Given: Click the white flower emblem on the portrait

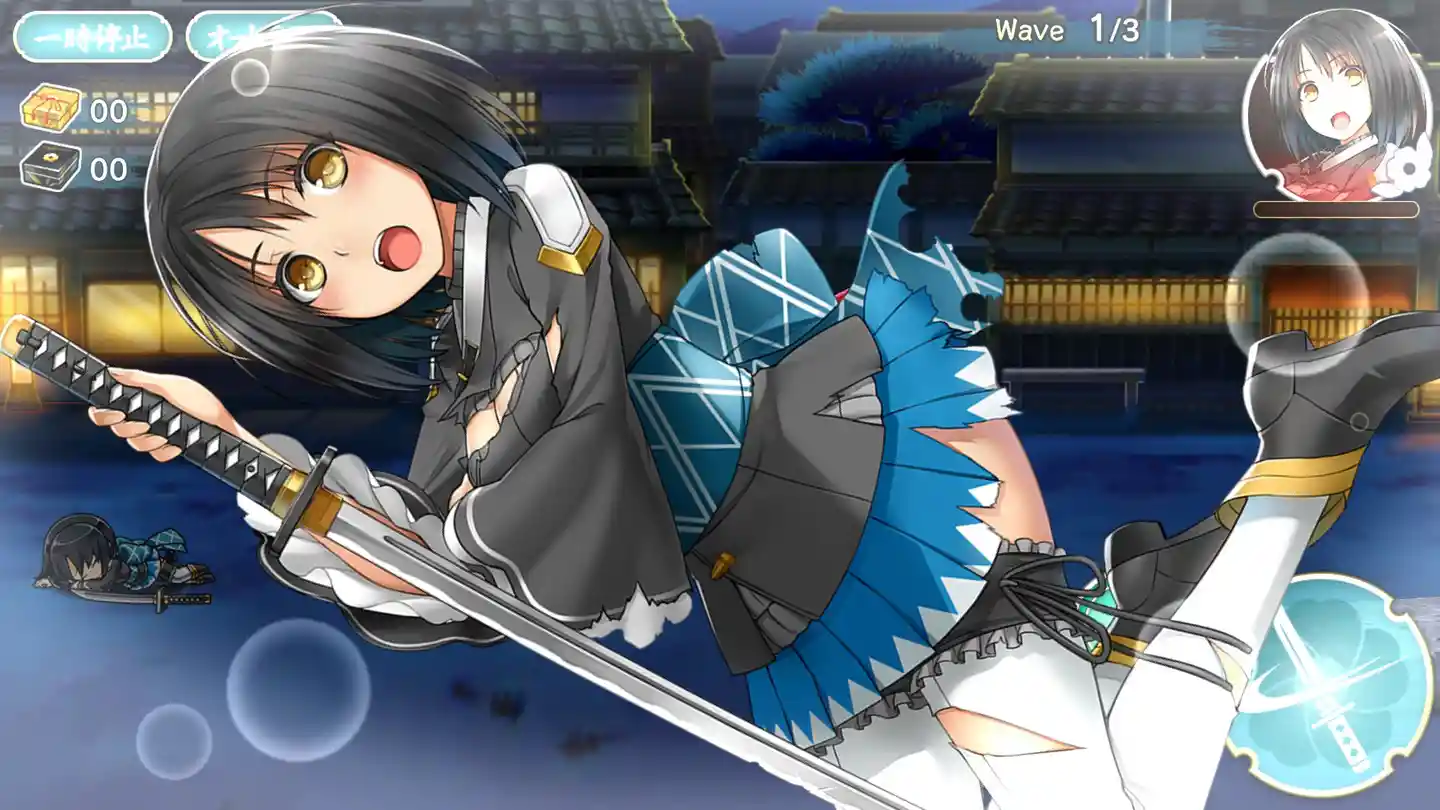Looking at the screenshot, I should click(x=1408, y=168).
